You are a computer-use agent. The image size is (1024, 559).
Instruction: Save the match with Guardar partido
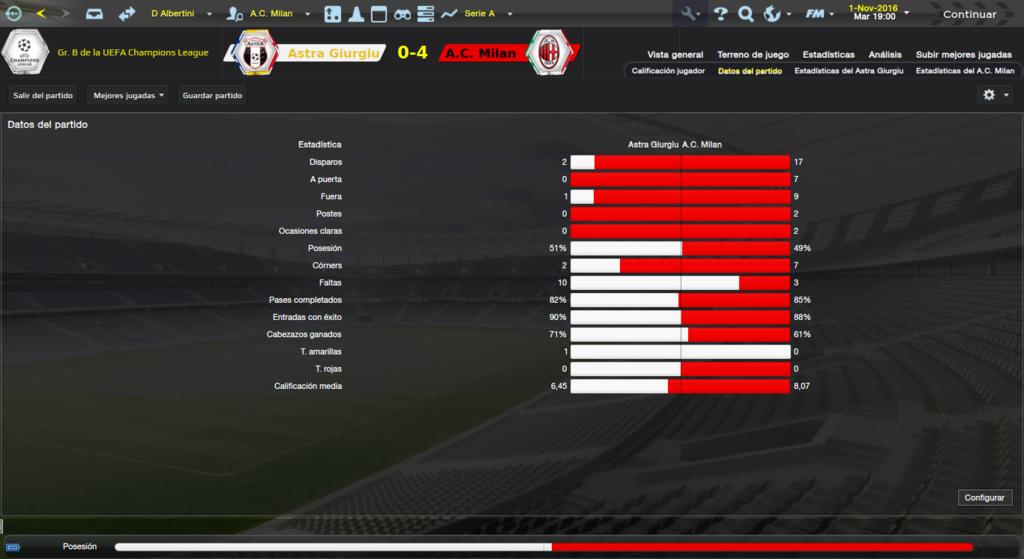pos(212,96)
